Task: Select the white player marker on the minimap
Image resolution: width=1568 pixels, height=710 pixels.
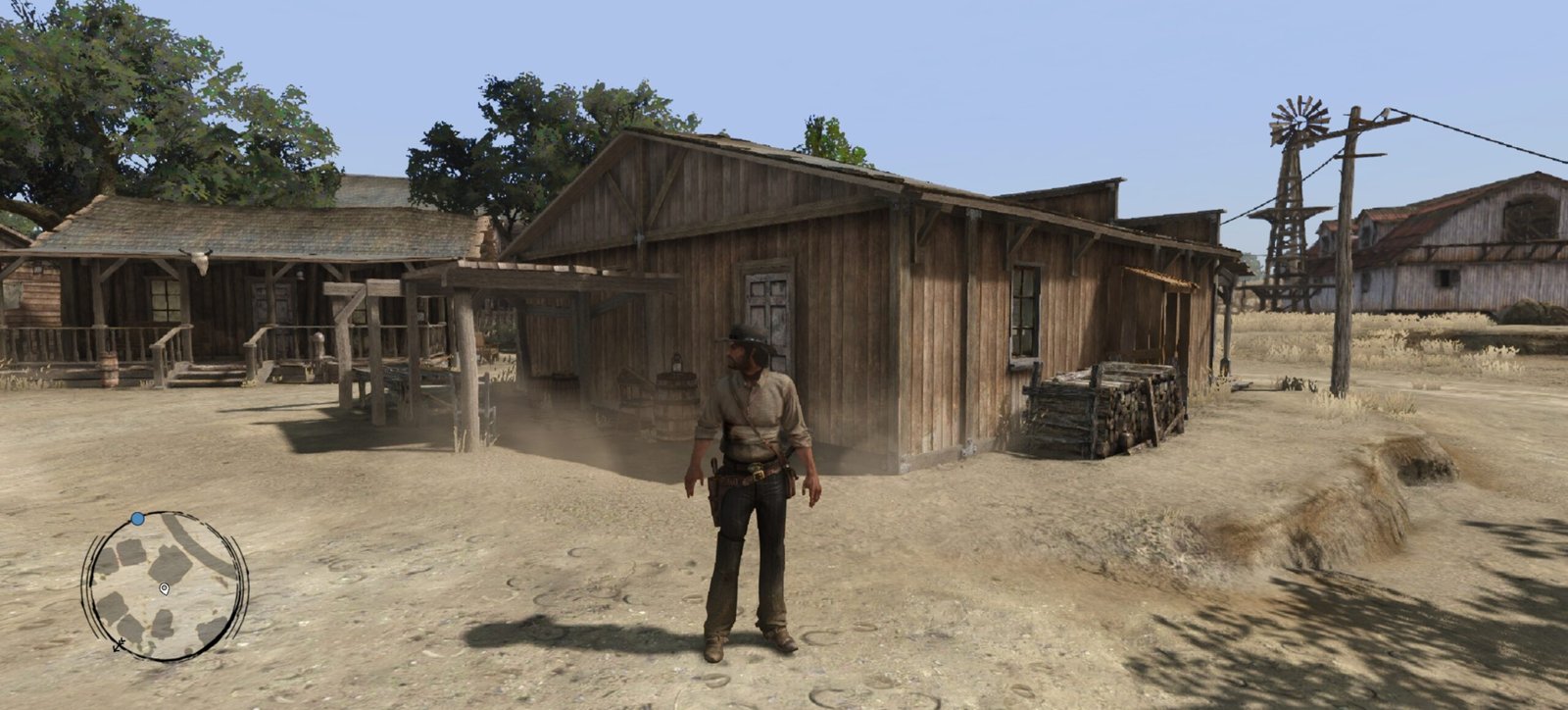Action: point(164,588)
